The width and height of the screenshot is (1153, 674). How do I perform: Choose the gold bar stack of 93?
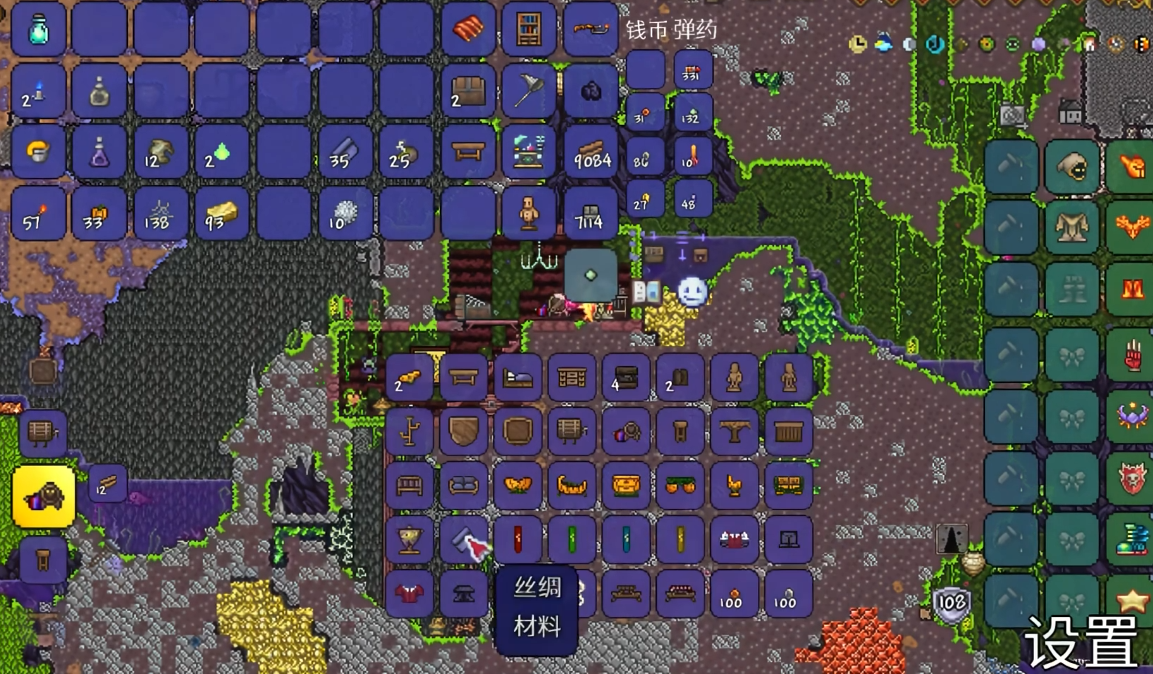click(222, 213)
